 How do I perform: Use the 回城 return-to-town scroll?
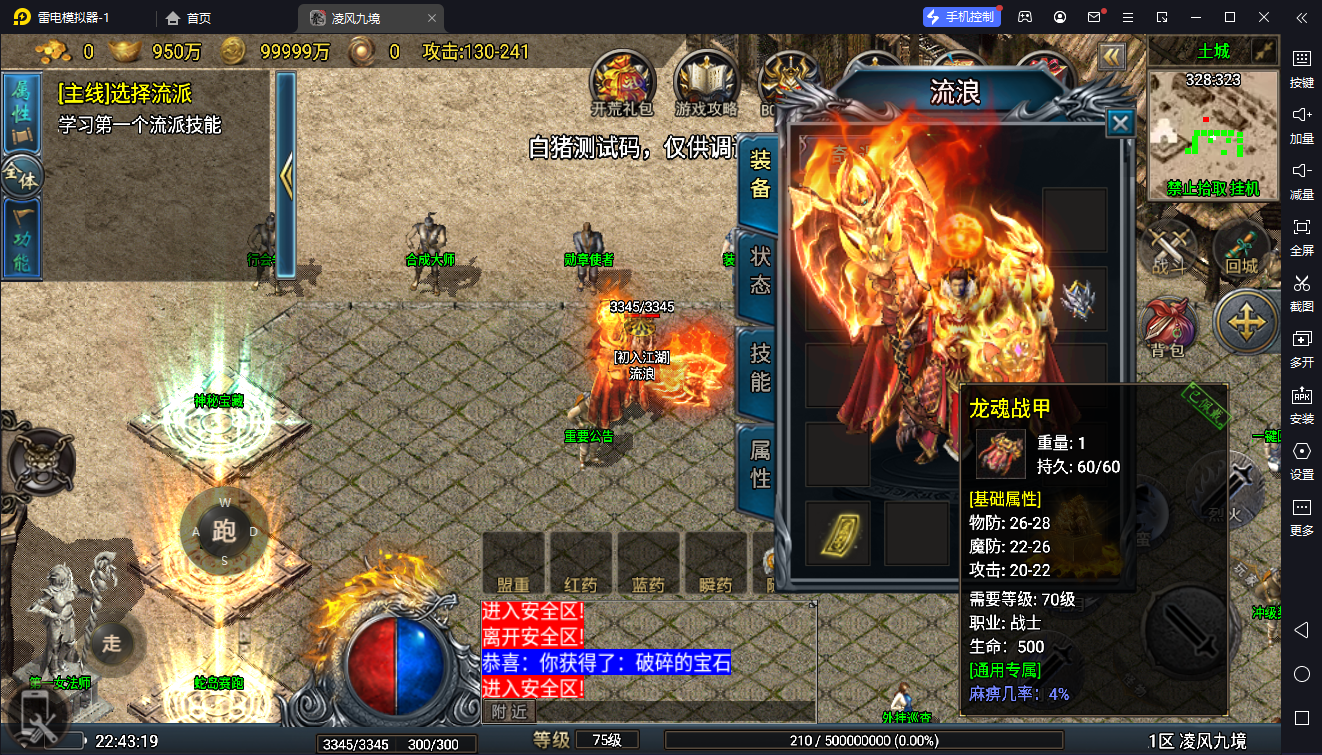click(x=1241, y=247)
